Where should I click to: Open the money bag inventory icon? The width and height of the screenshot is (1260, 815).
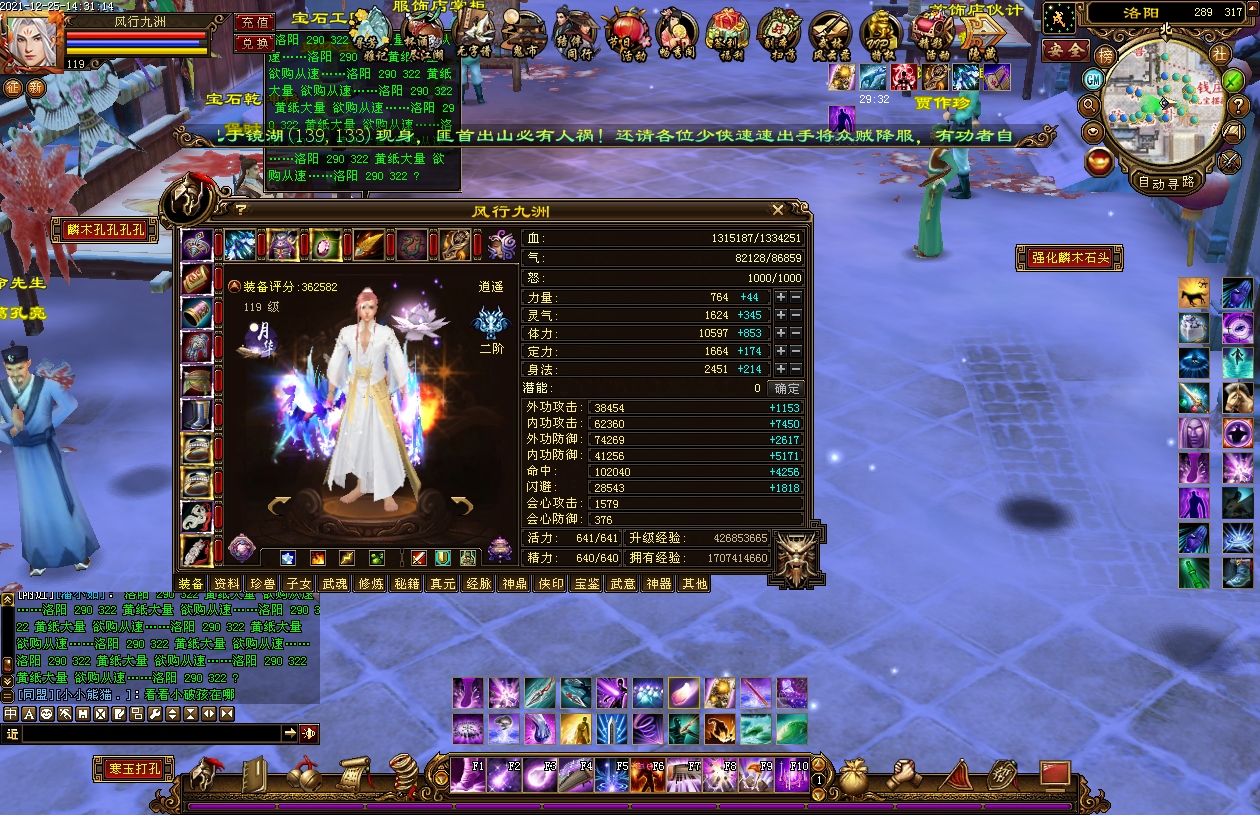tap(852, 776)
